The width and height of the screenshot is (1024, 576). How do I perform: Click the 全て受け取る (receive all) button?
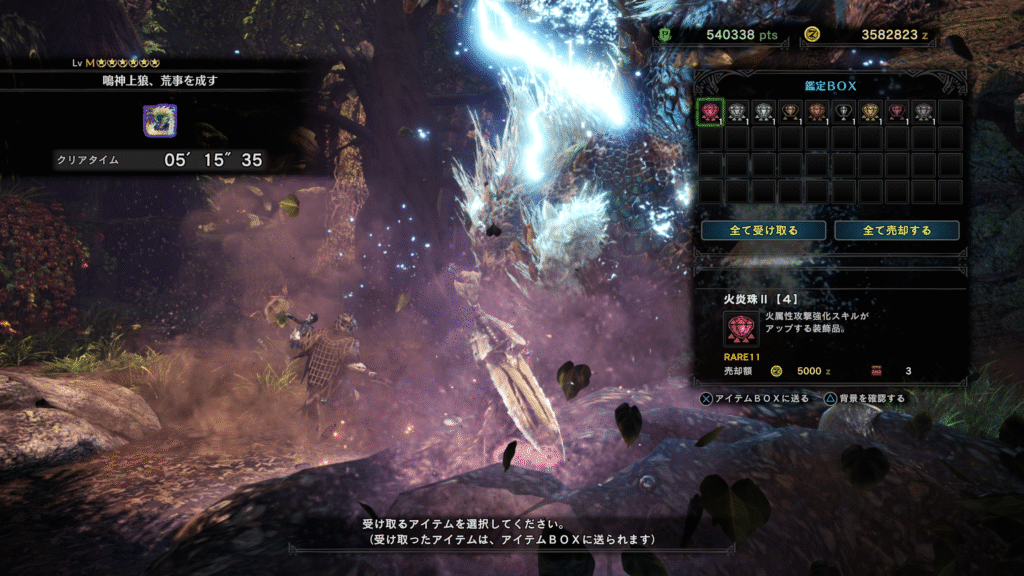click(x=764, y=230)
